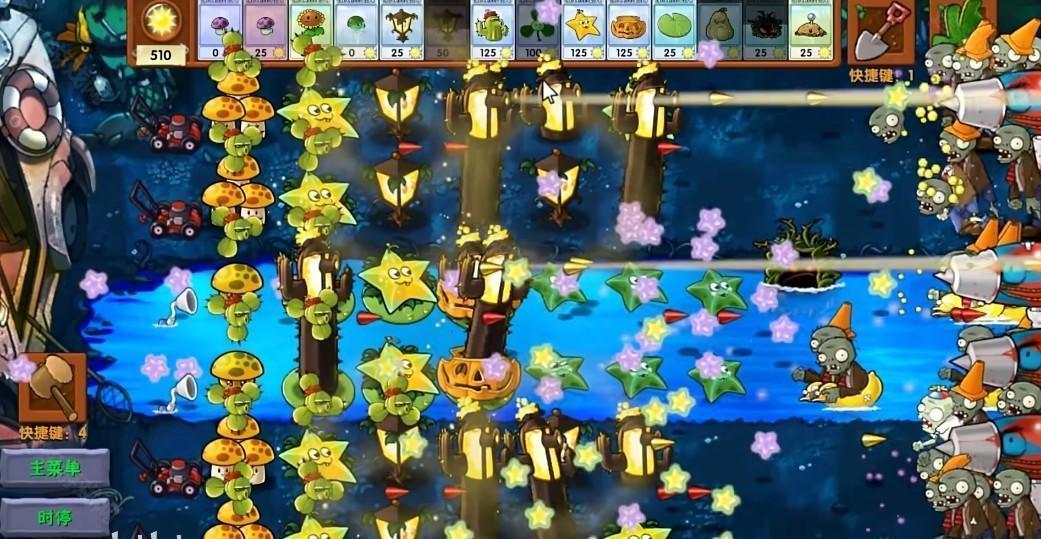Pick the Squash seed packet
Image resolution: width=1041 pixels, height=539 pixels.
point(720,30)
